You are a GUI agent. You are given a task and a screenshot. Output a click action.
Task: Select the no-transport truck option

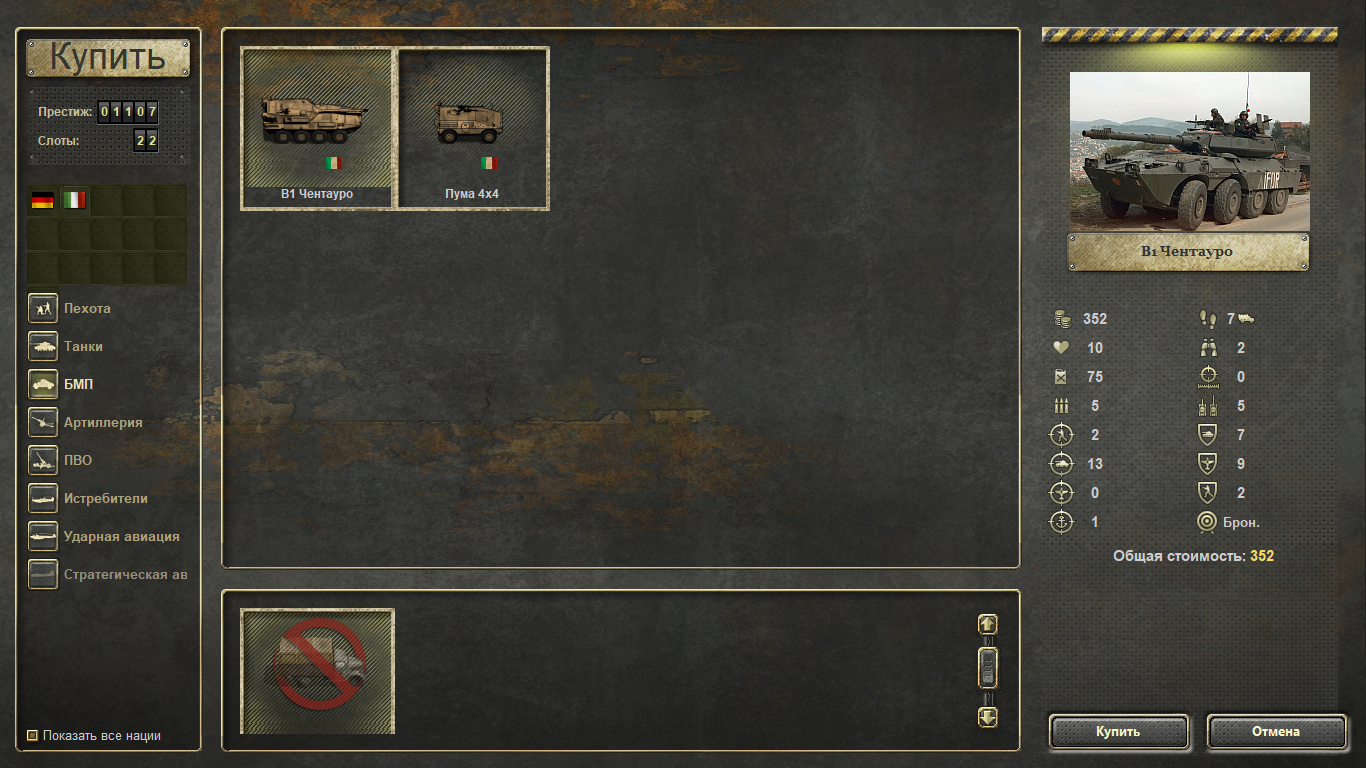coord(318,671)
